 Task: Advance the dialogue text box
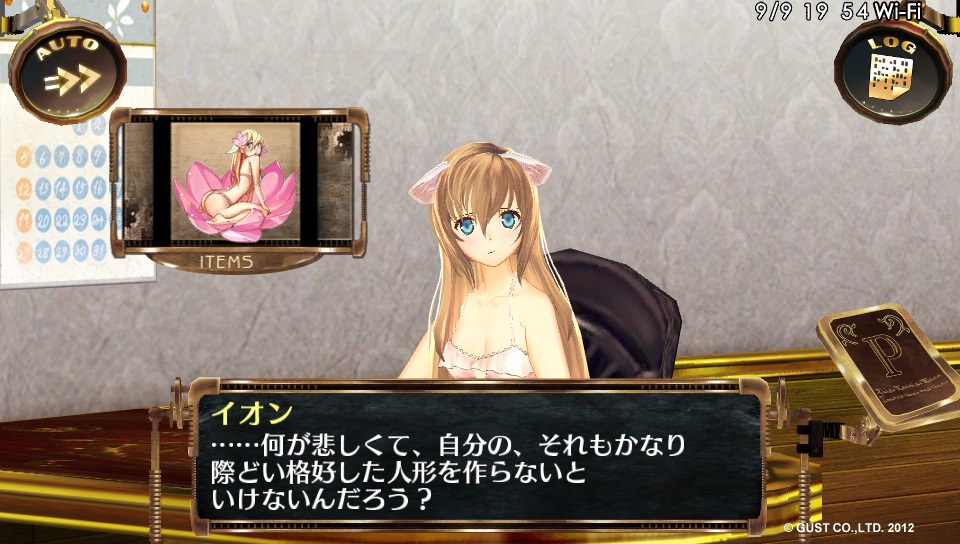click(x=478, y=456)
